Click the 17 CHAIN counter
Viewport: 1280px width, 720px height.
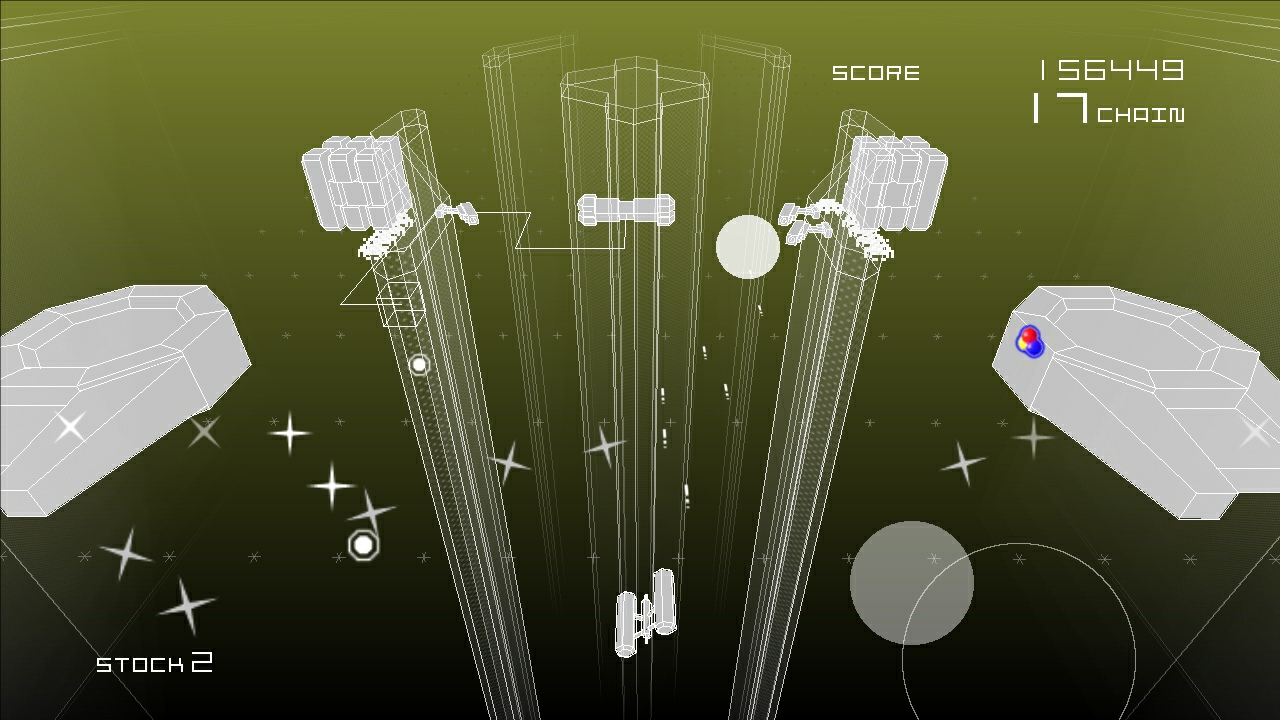(x=1108, y=110)
